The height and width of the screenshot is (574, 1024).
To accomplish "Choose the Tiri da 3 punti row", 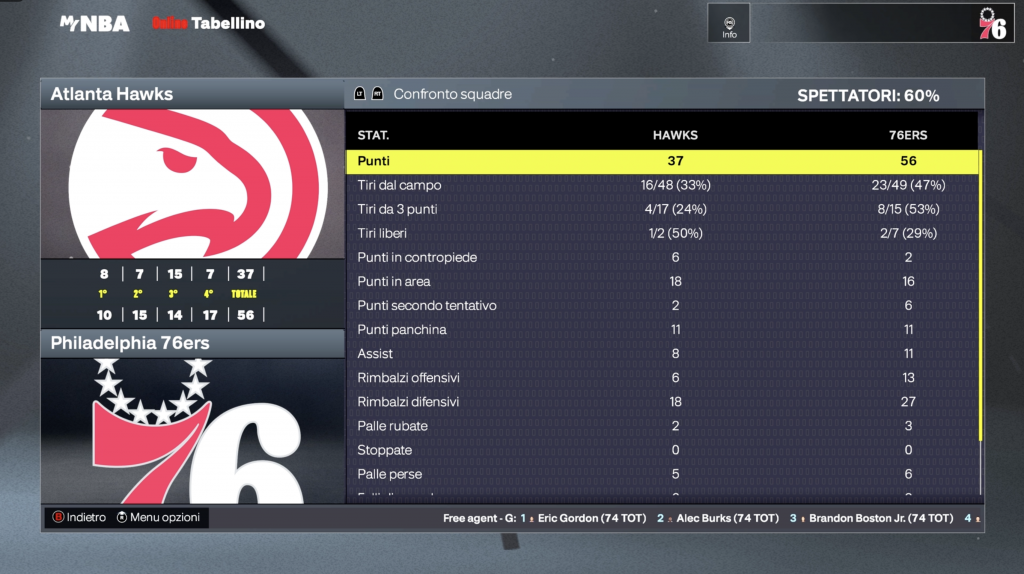I will click(662, 209).
